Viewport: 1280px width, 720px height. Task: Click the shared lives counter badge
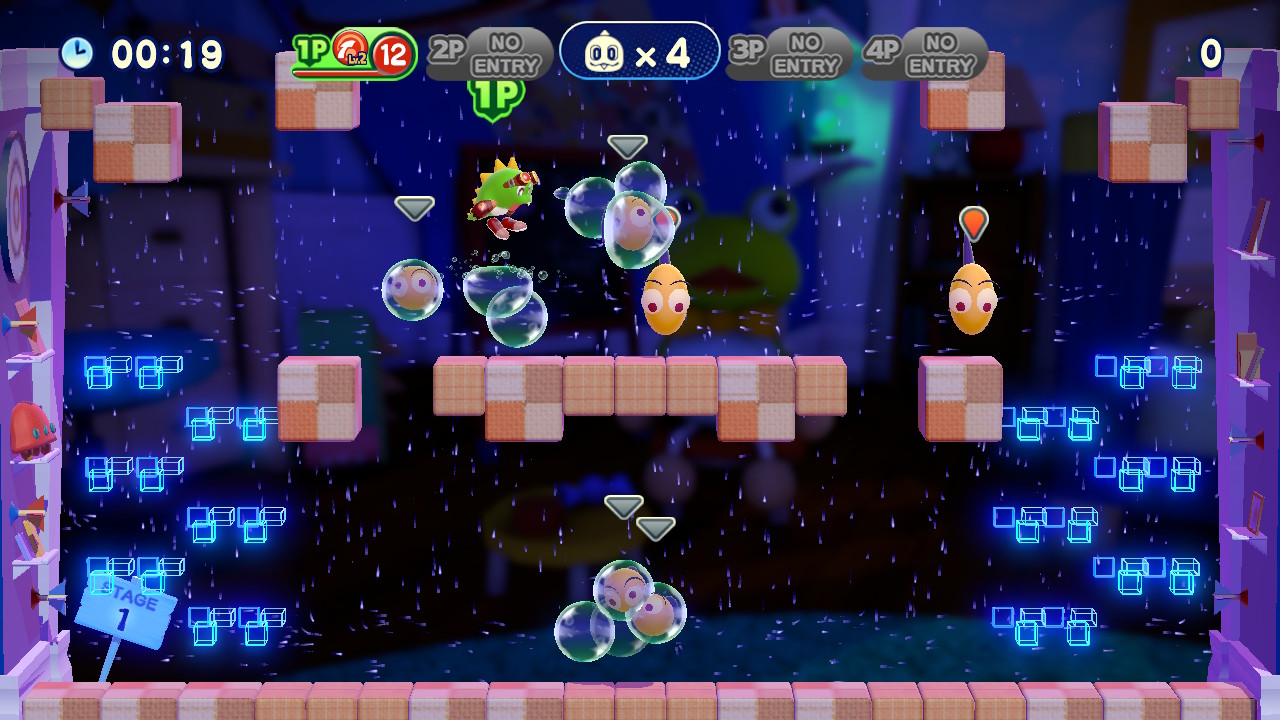[640, 52]
